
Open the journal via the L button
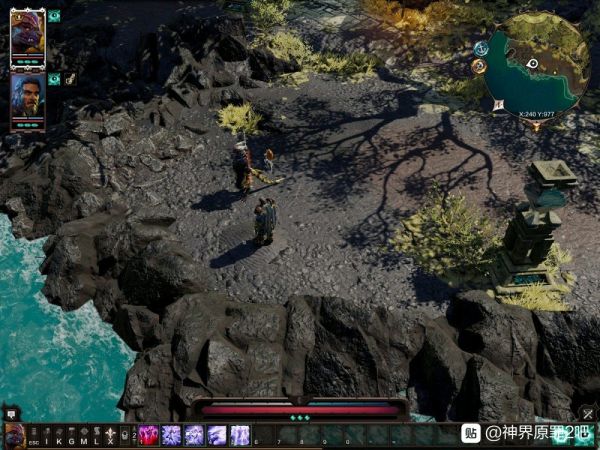click(97, 436)
